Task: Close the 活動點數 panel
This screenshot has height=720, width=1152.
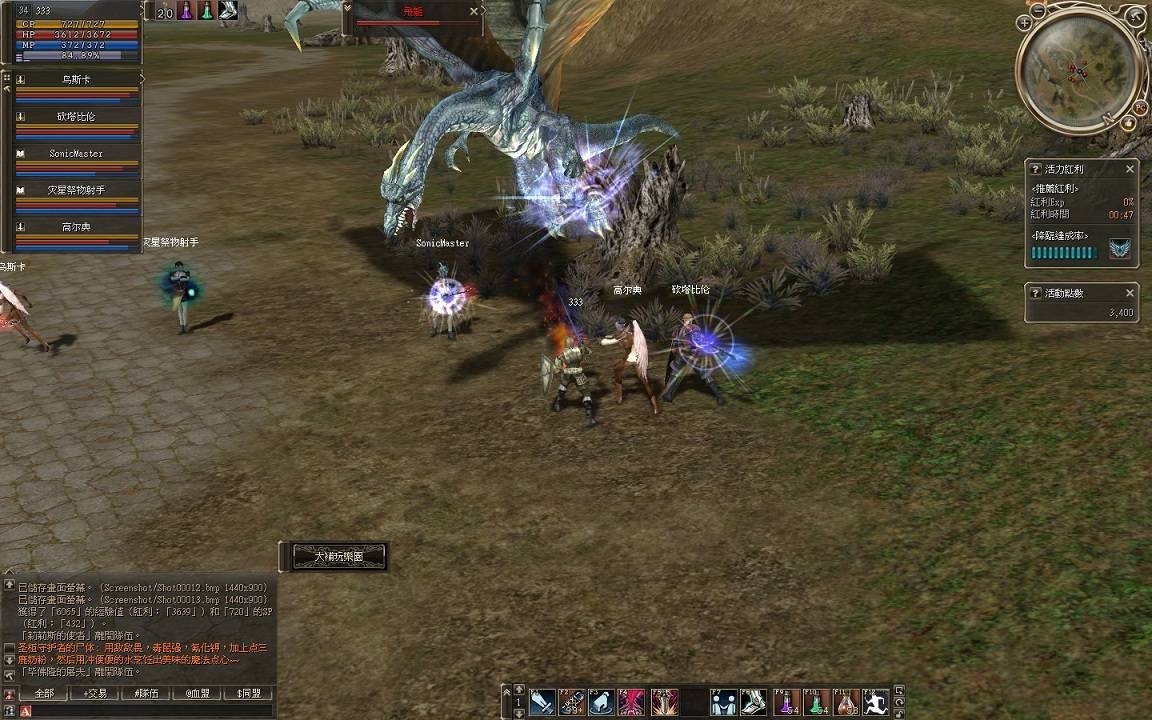Action: pos(1130,293)
